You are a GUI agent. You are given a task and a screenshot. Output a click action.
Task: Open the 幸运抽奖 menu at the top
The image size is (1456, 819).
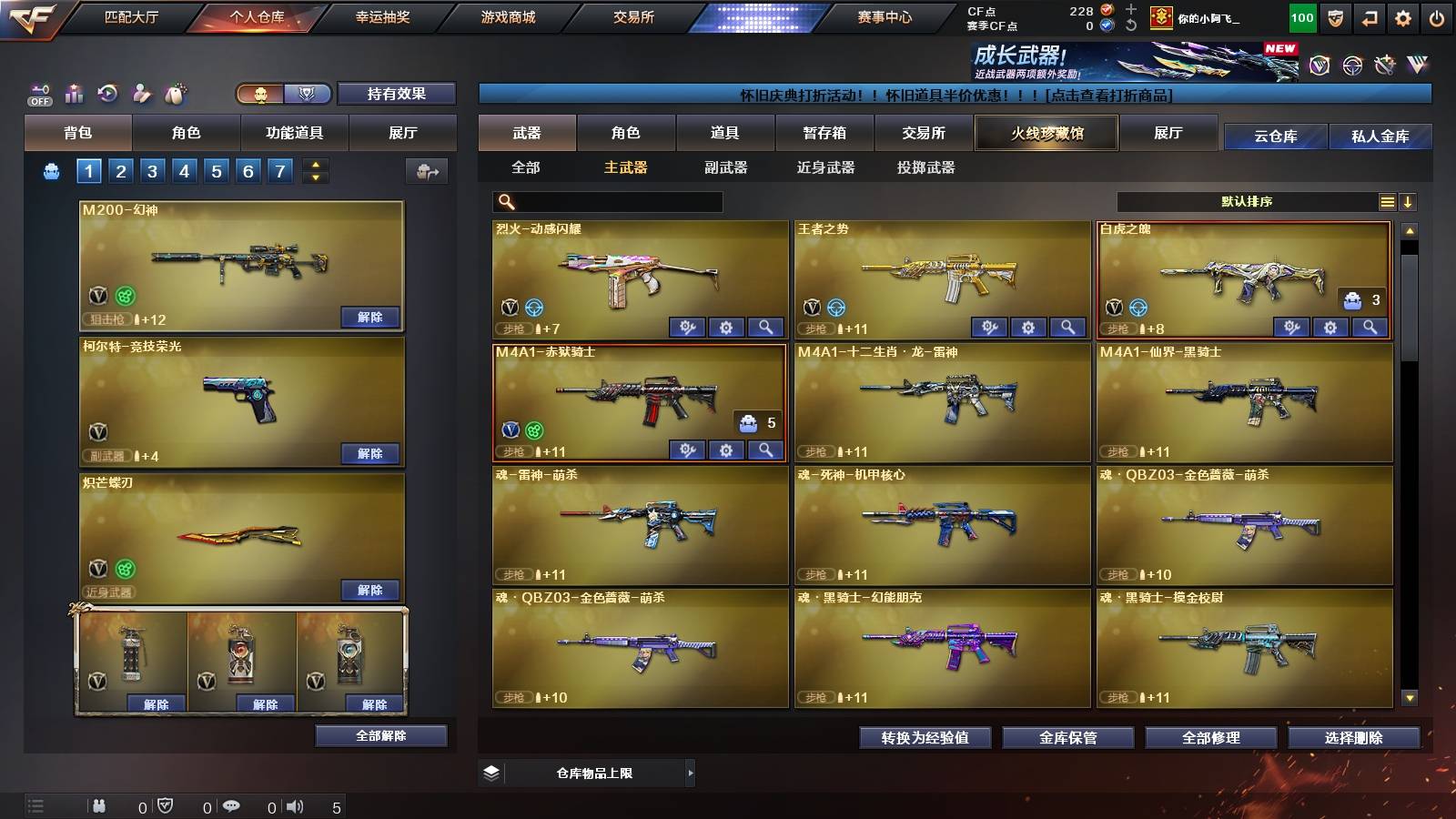pos(381,16)
